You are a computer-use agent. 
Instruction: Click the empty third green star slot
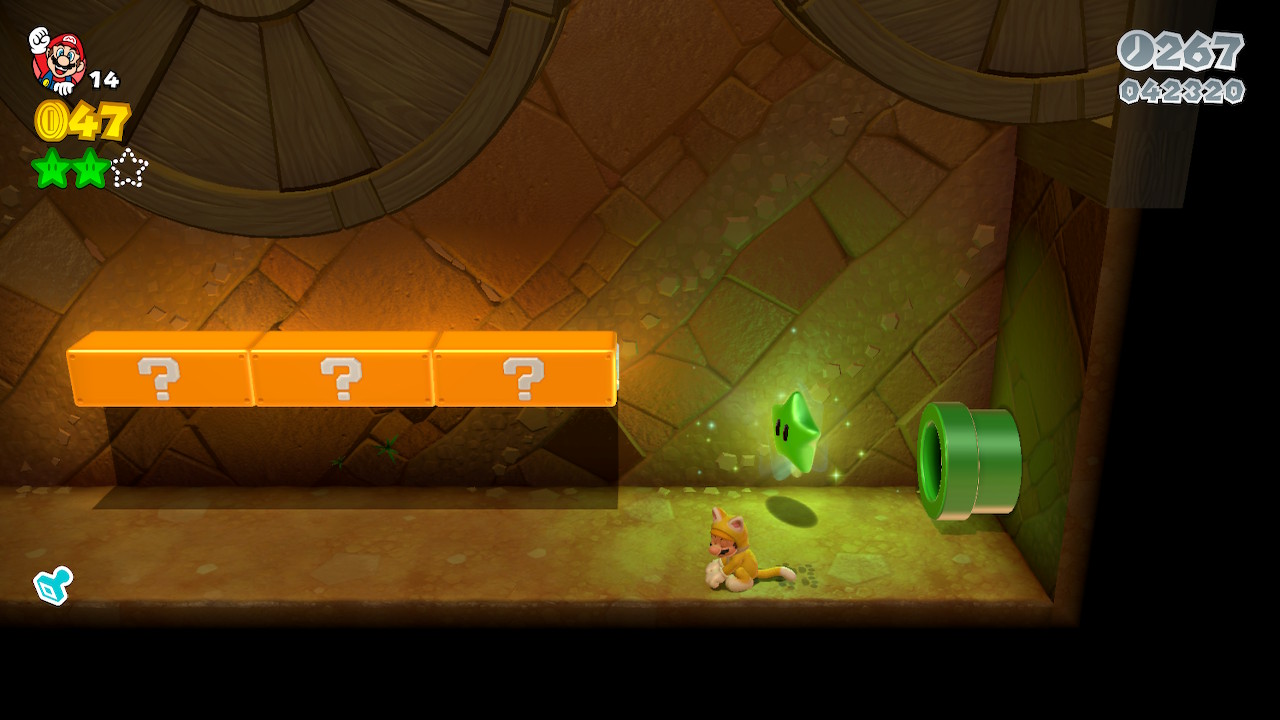point(129,168)
